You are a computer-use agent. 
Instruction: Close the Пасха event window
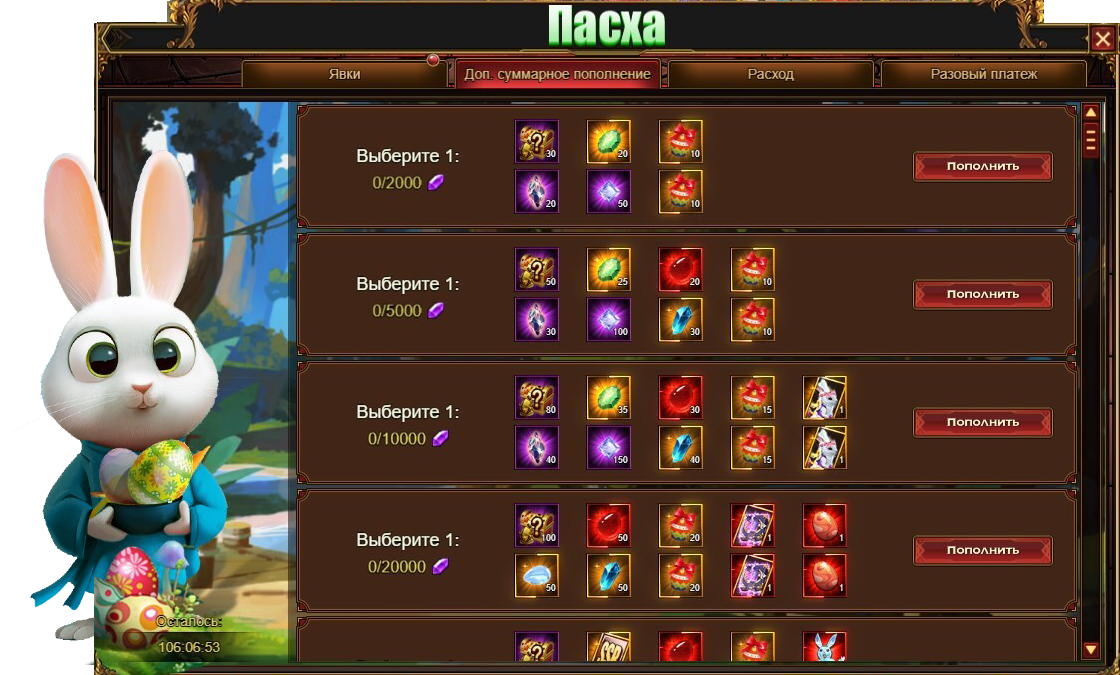[1102, 39]
